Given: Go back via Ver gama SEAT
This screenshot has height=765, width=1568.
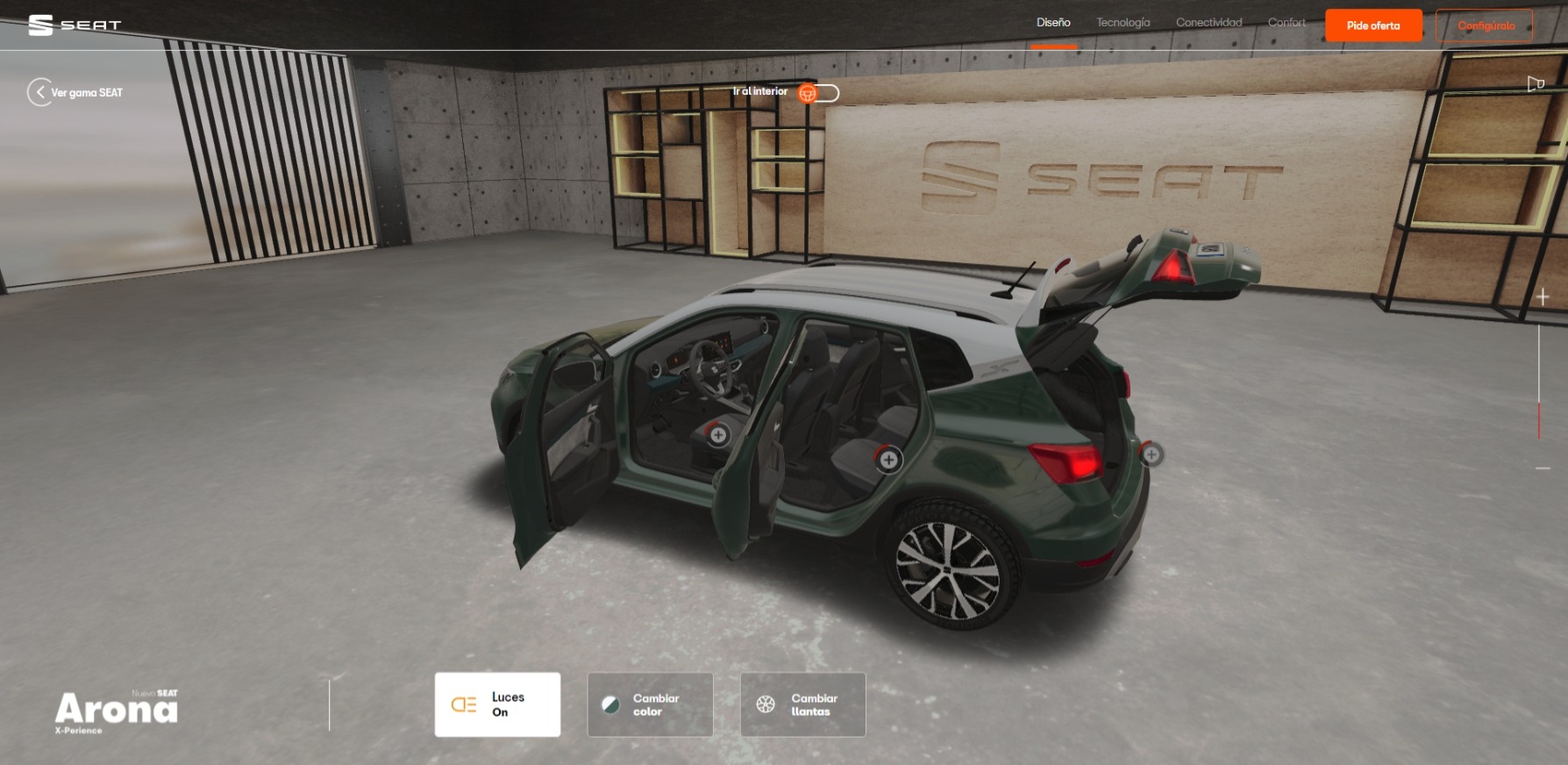Looking at the screenshot, I should click(75, 92).
